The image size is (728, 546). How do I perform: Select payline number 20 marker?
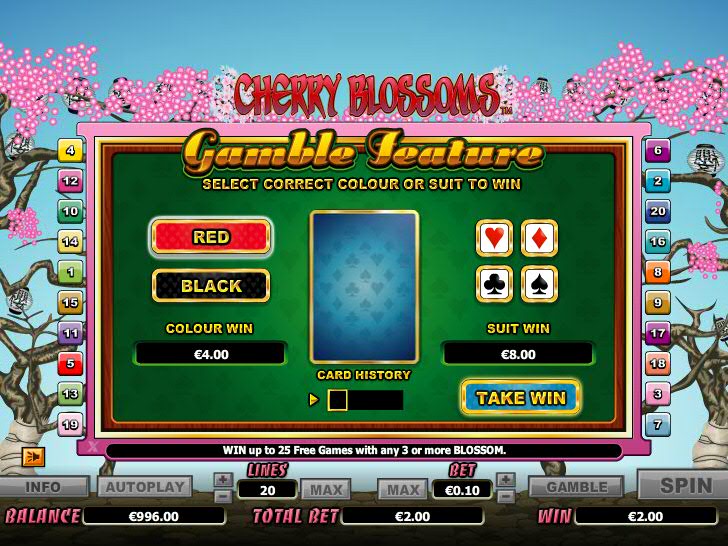tap(657, 211)
